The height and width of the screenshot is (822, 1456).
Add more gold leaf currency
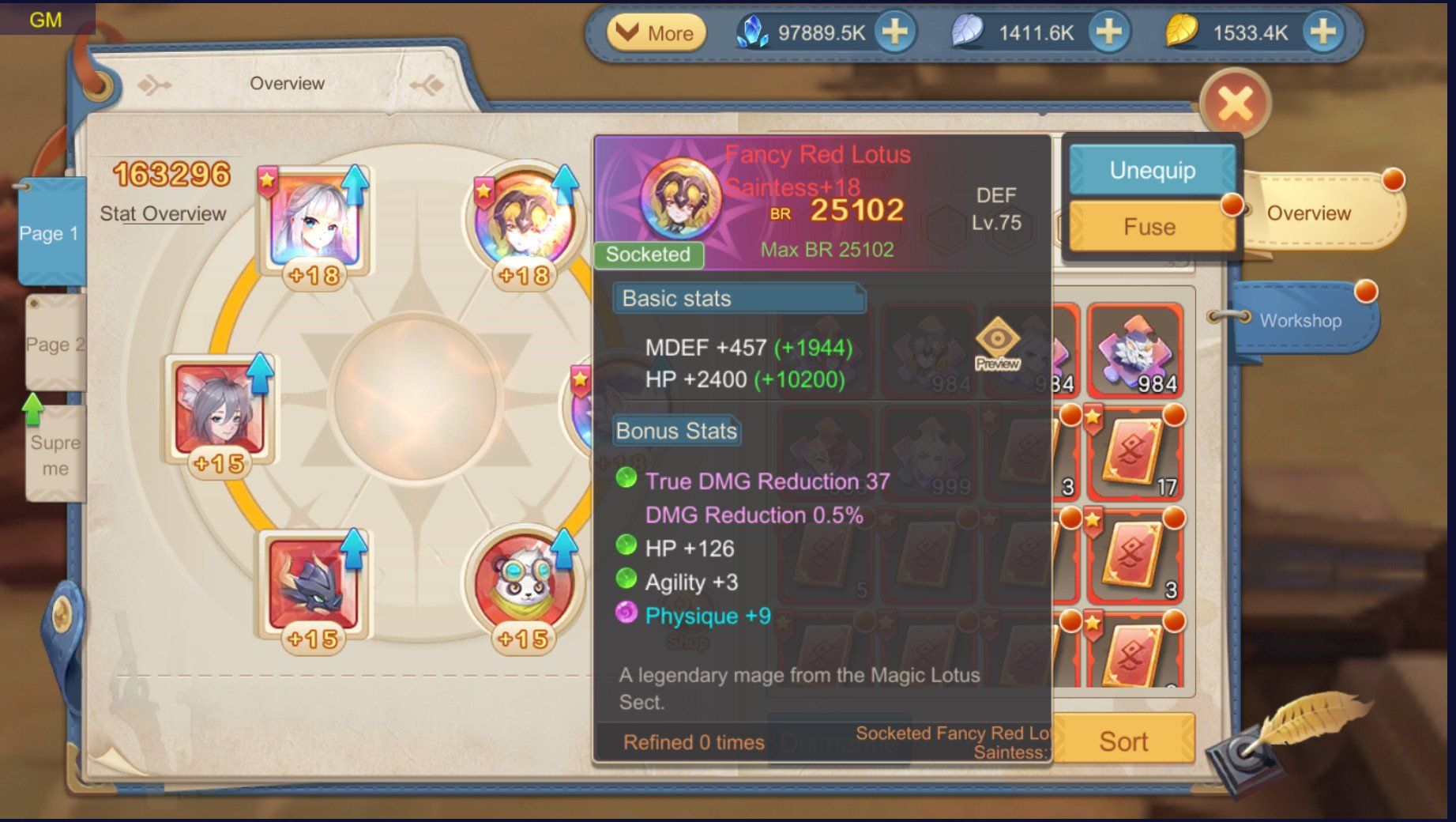tap(1322, 32)
